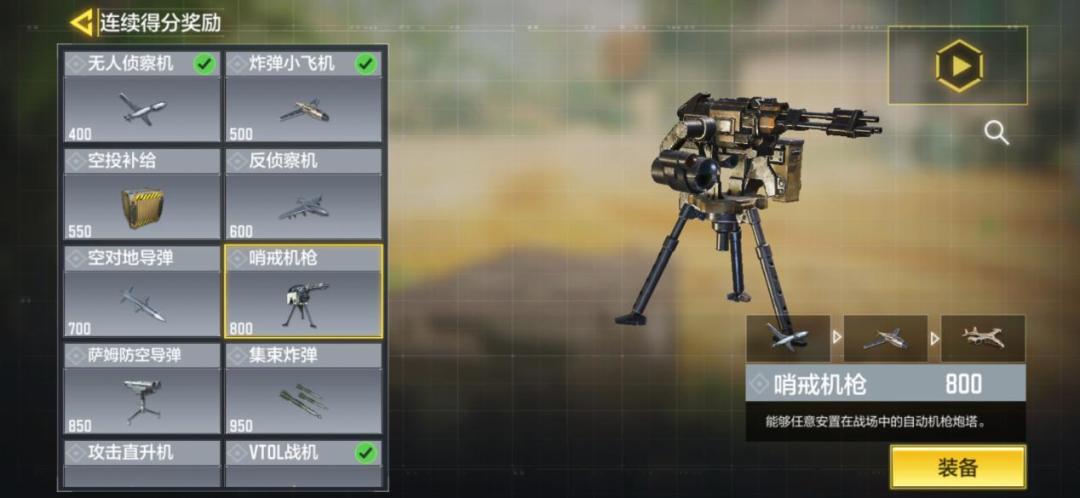This screenshot has width=1080, height=498.
Task: Select the 炸弹小飞机 scorestreak tile
Action: [303, 97]
